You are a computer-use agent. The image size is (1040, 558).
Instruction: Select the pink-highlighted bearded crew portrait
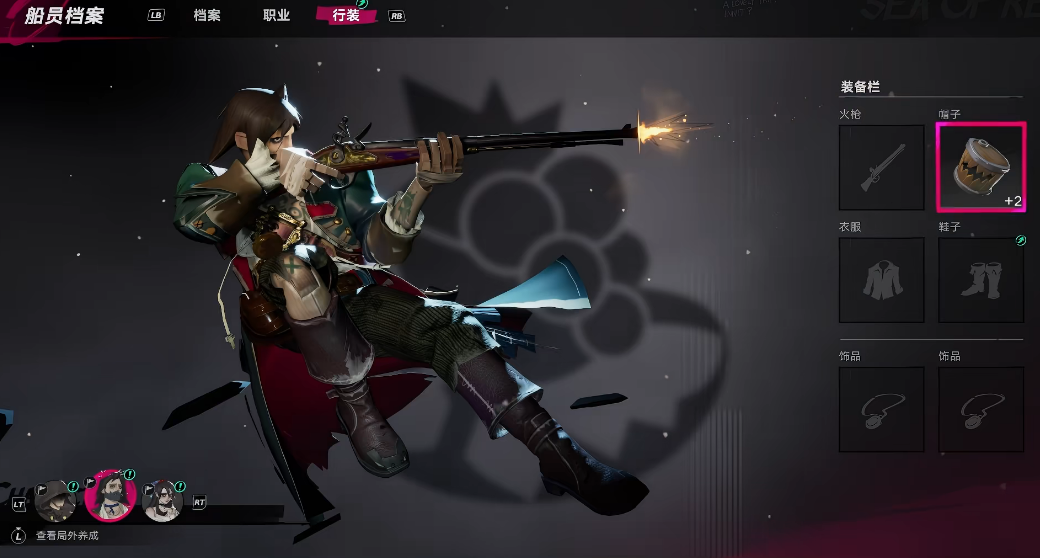tap(110, 496)
